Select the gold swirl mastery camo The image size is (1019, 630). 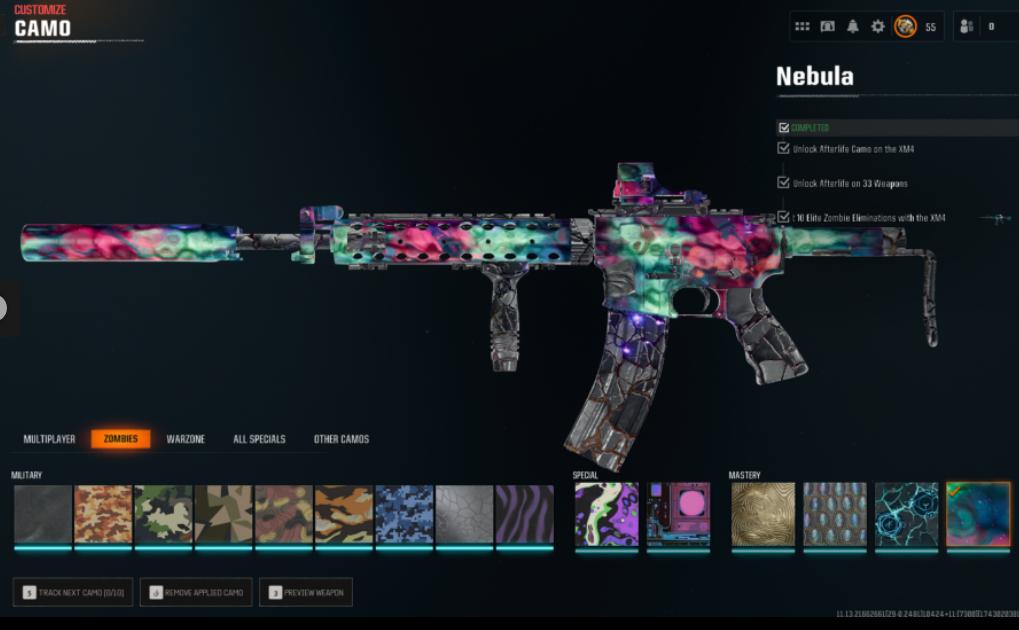pos(763,515)
